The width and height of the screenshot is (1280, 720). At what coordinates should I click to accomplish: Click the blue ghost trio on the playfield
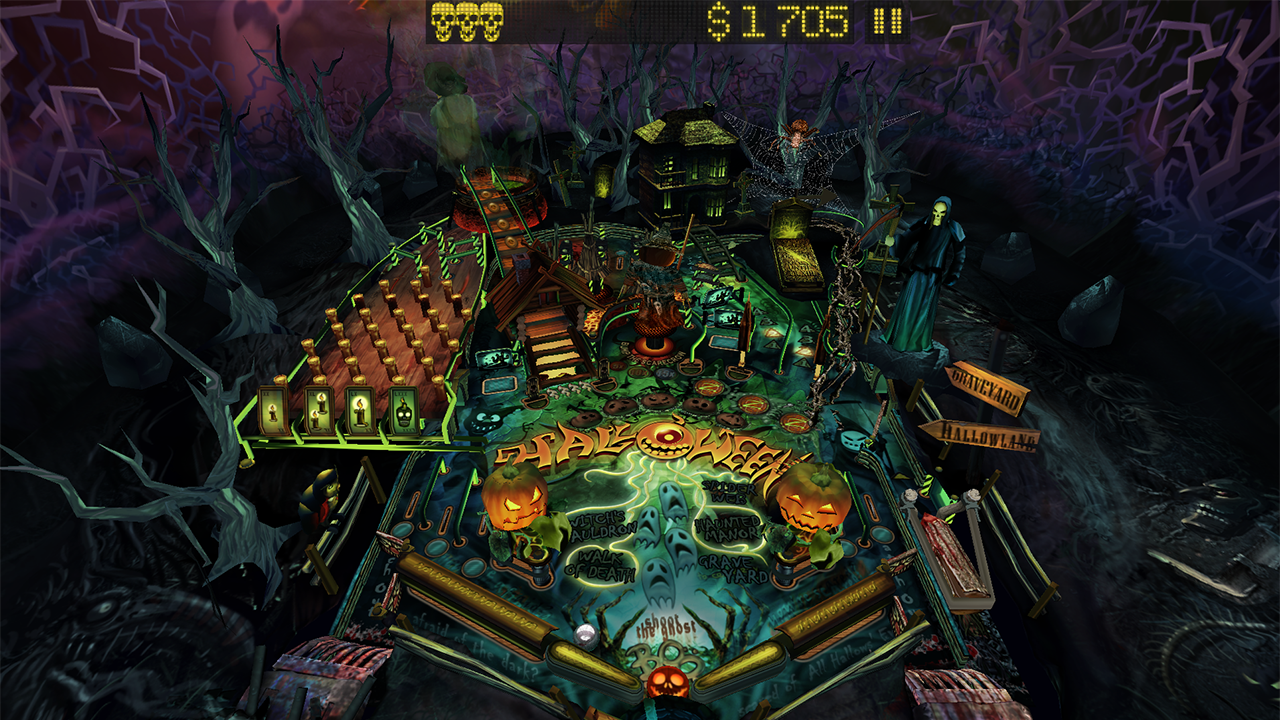point(663,540)
